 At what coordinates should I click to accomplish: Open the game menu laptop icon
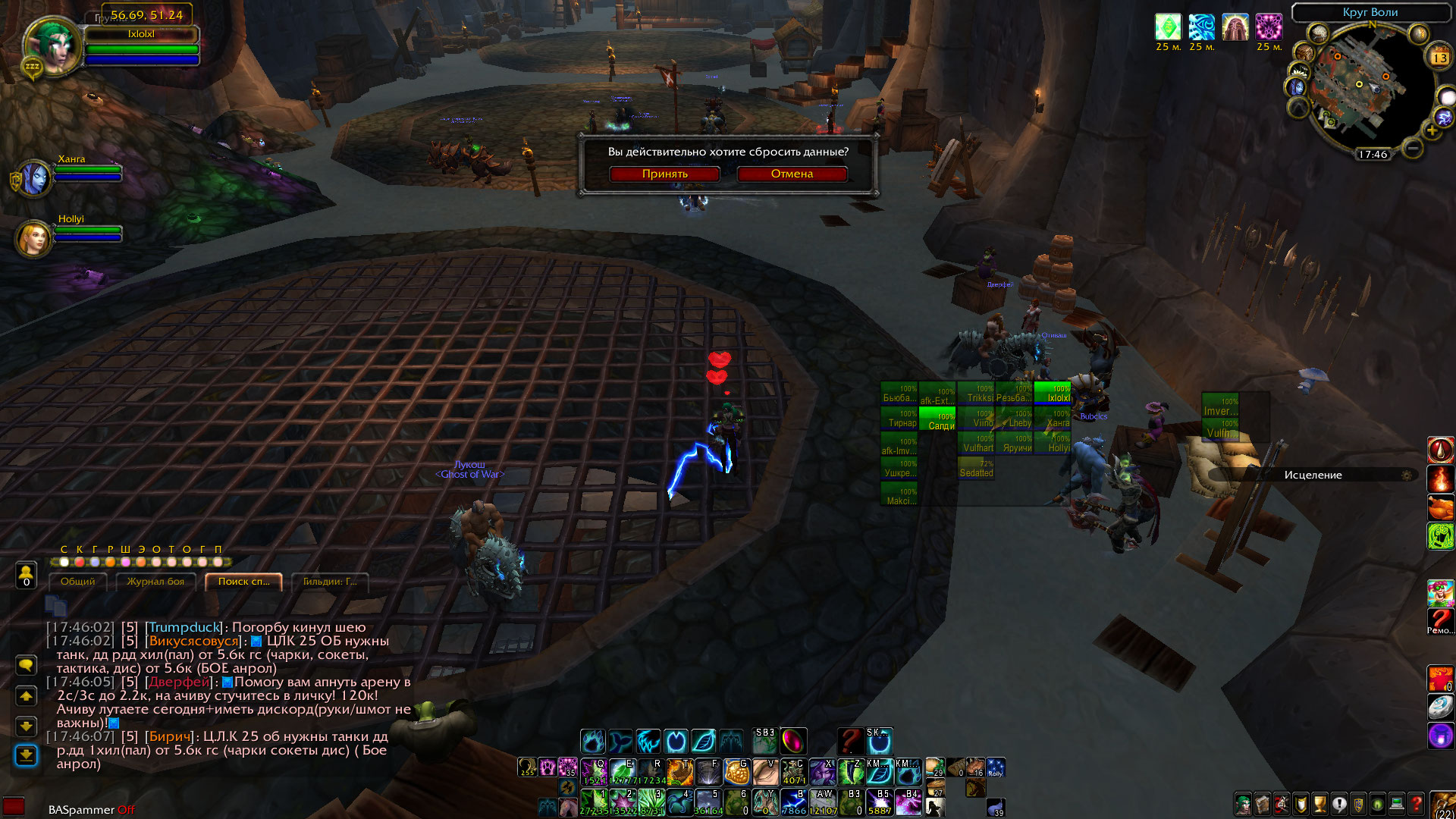pyautogui.click(x=1397, y=803)
